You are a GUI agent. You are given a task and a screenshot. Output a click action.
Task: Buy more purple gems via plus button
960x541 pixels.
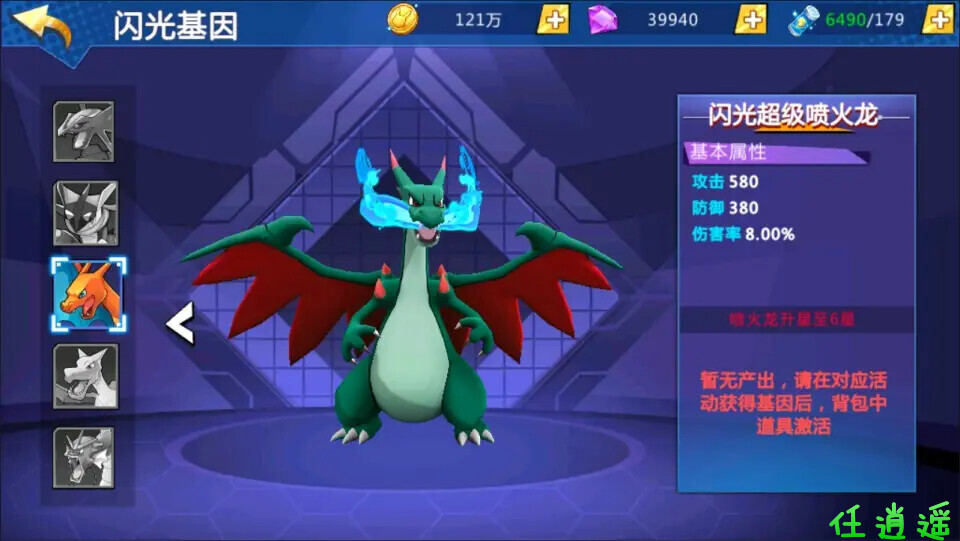pos(750,19)
